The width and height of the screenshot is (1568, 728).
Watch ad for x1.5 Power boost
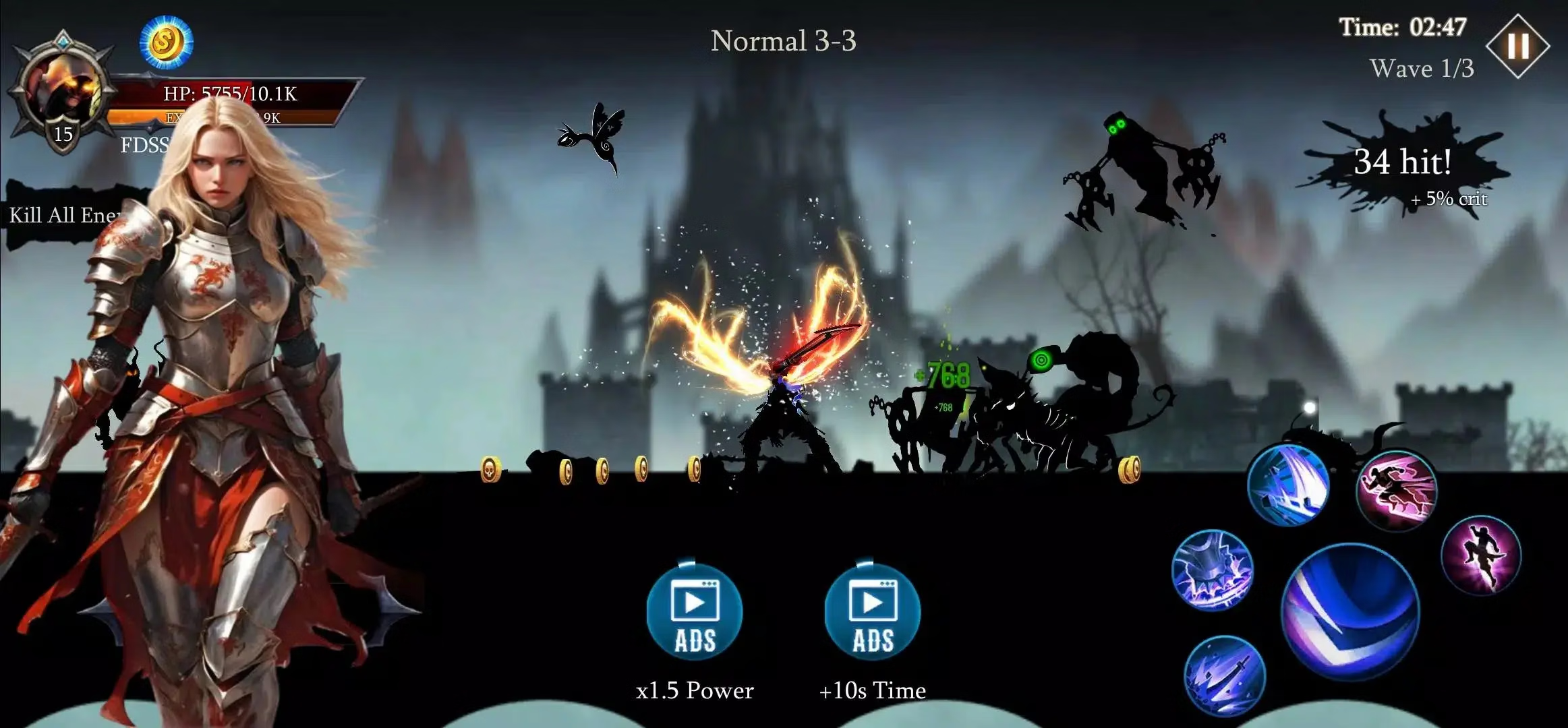pyautogui.click(x=695, y=611)
